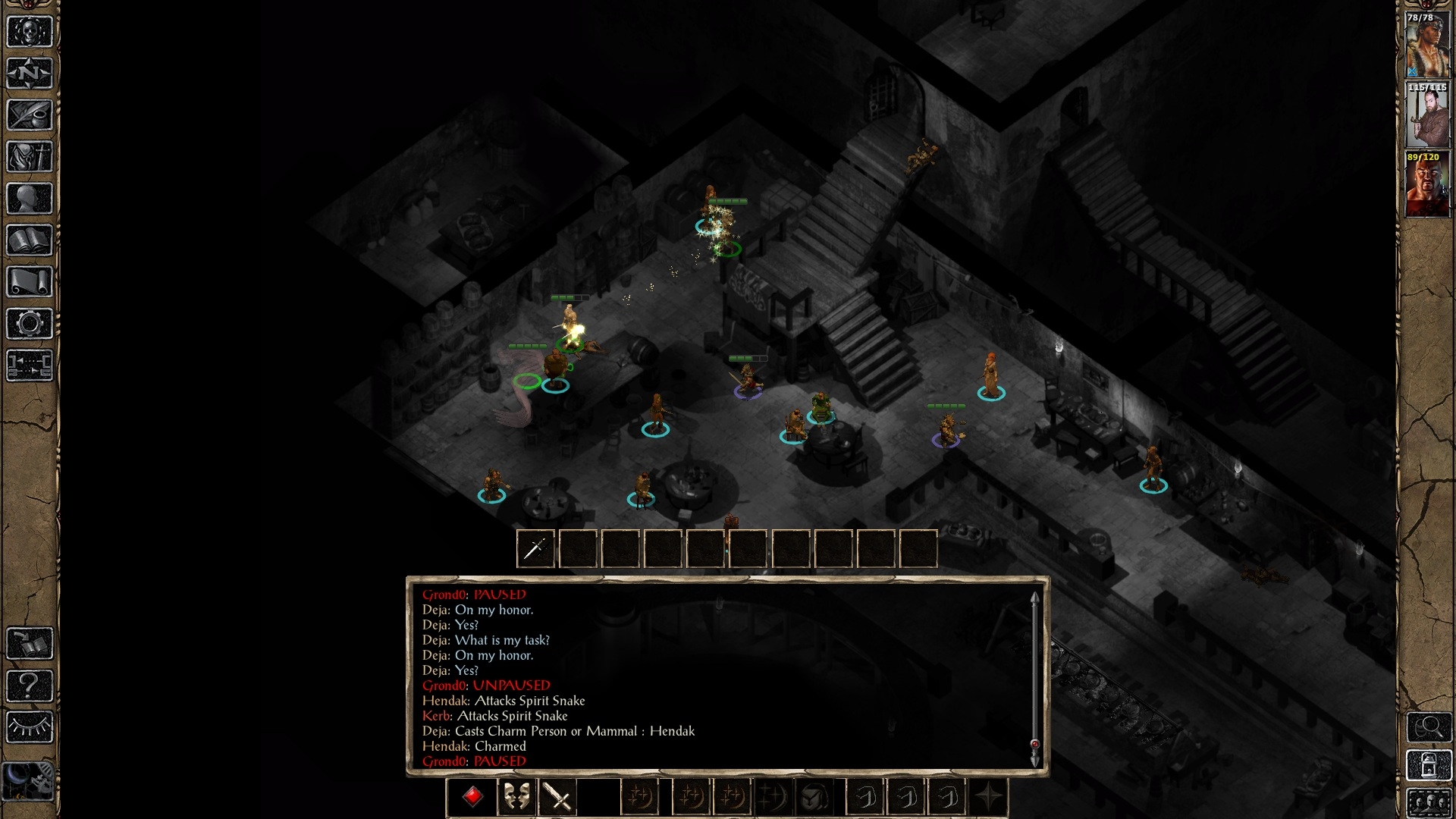Open the inventory screen
Screen dimensions: 1456x819
[x=30, y=157]
